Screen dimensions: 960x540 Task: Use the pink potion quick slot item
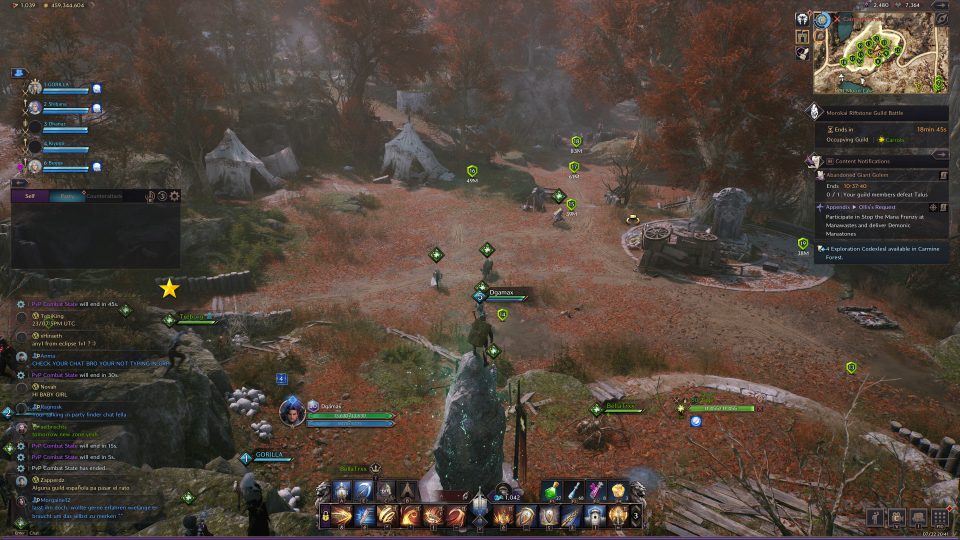click(x=597, y=490)
